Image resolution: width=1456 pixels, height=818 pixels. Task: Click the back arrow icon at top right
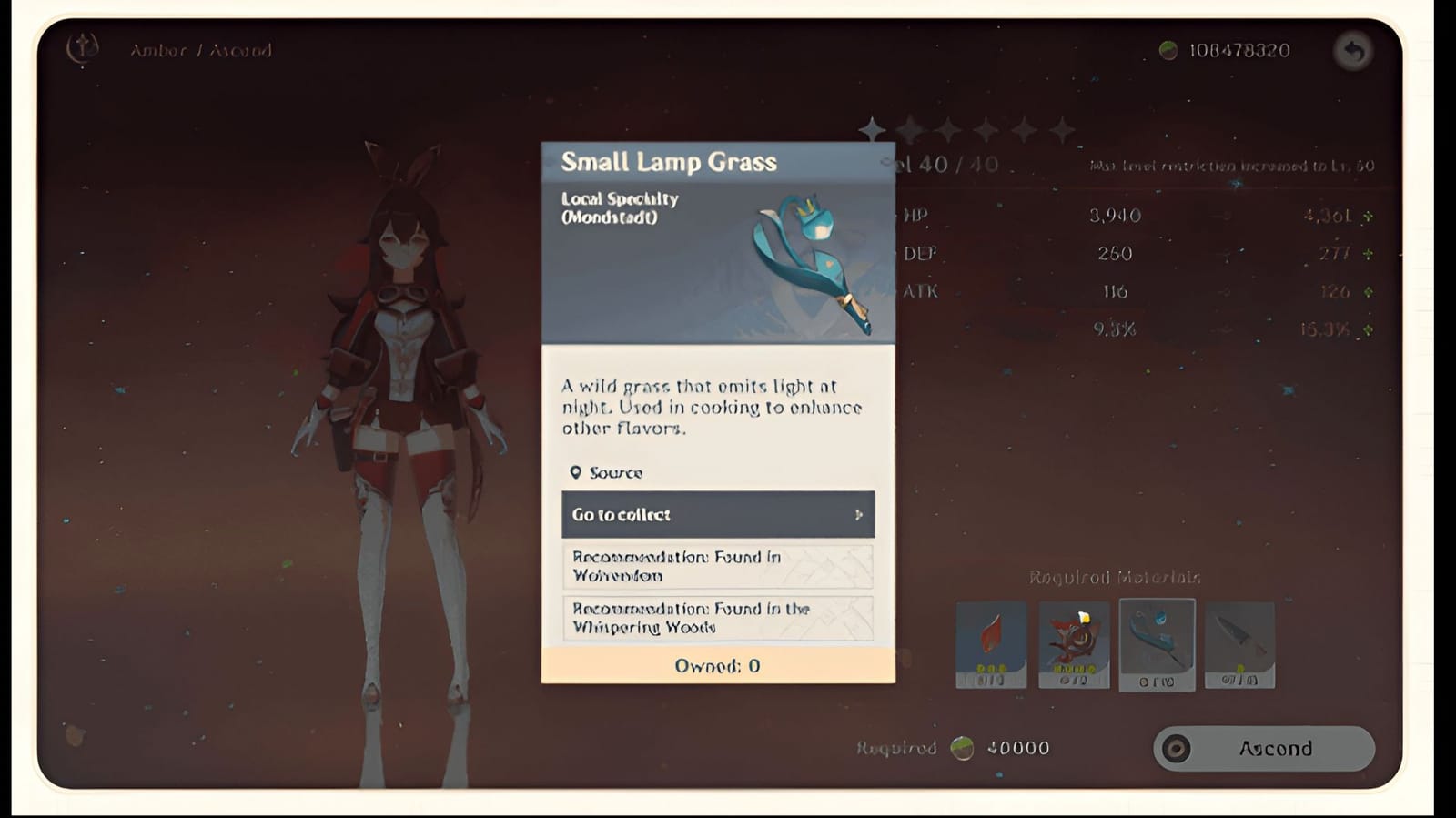(1353, 52)
